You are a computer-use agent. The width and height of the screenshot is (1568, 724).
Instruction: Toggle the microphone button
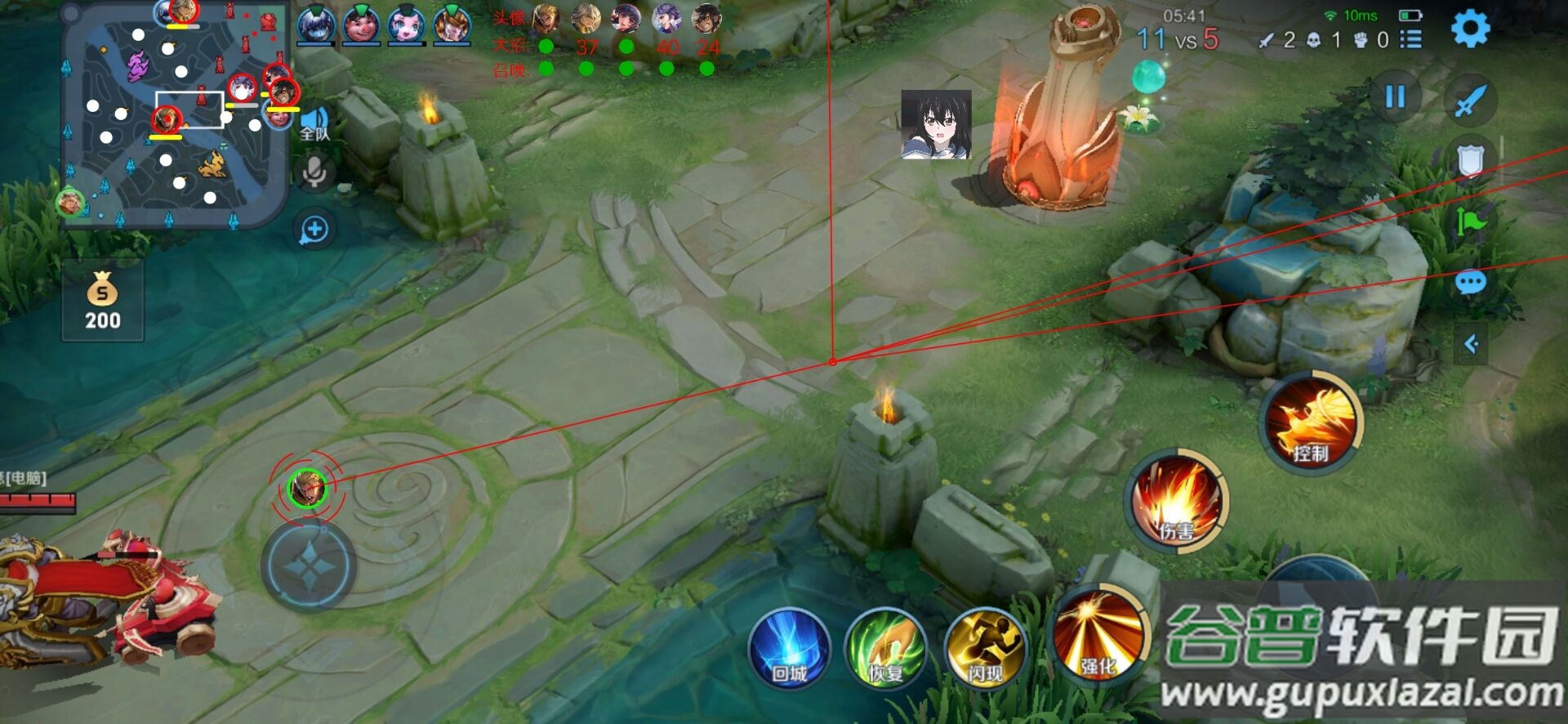coord(314,172)
